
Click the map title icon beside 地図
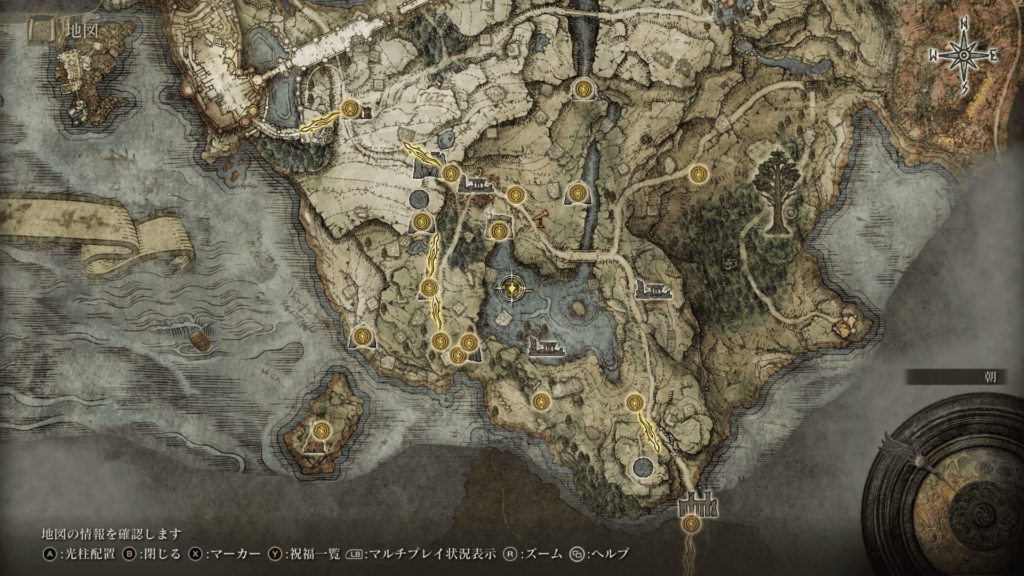pyautogui.click(x=42, y=30)
